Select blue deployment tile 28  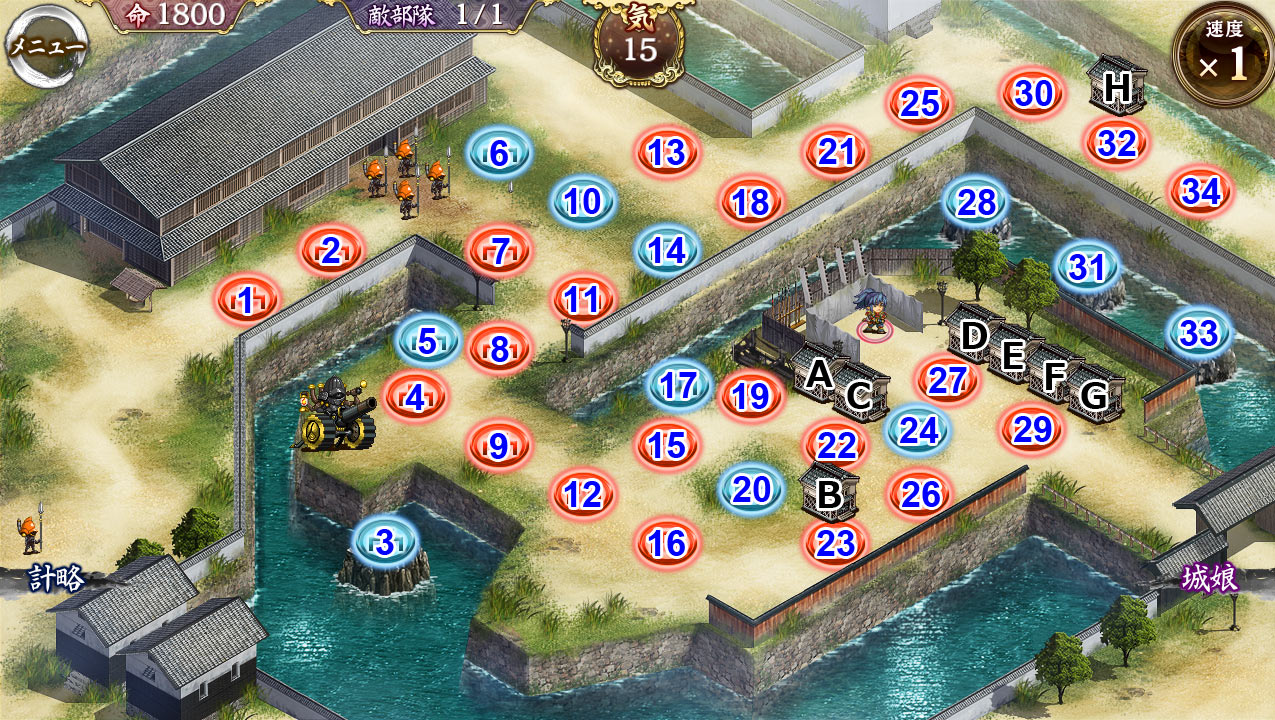977,203
